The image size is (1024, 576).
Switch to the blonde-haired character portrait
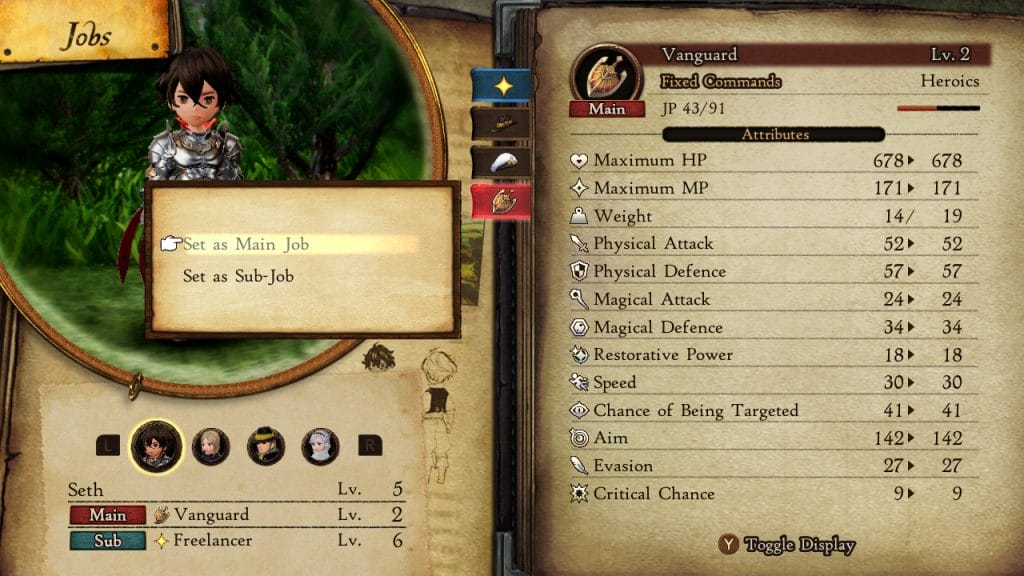tap(211, 446)
